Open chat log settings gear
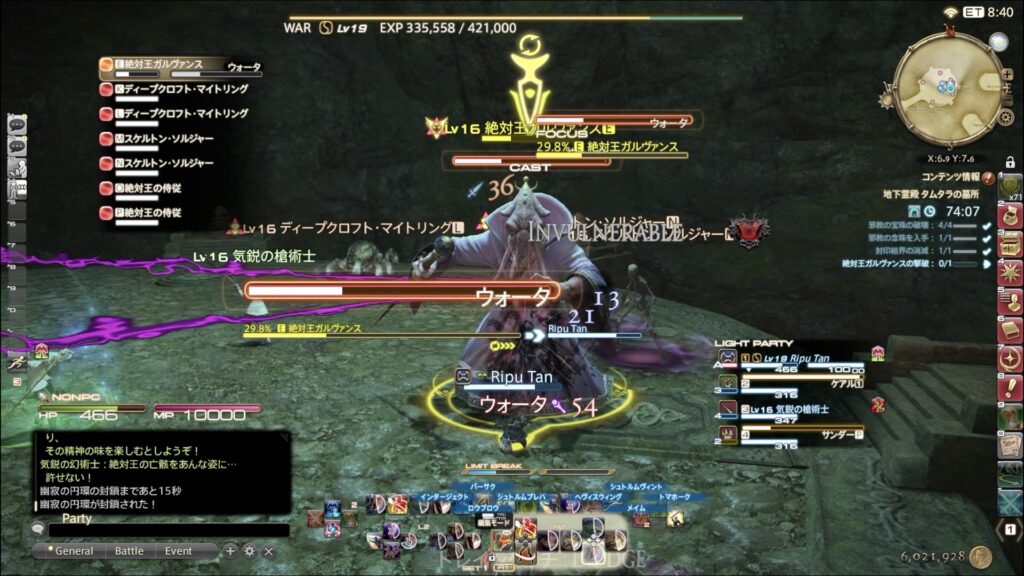1024x576 pixels. [249, 551]
